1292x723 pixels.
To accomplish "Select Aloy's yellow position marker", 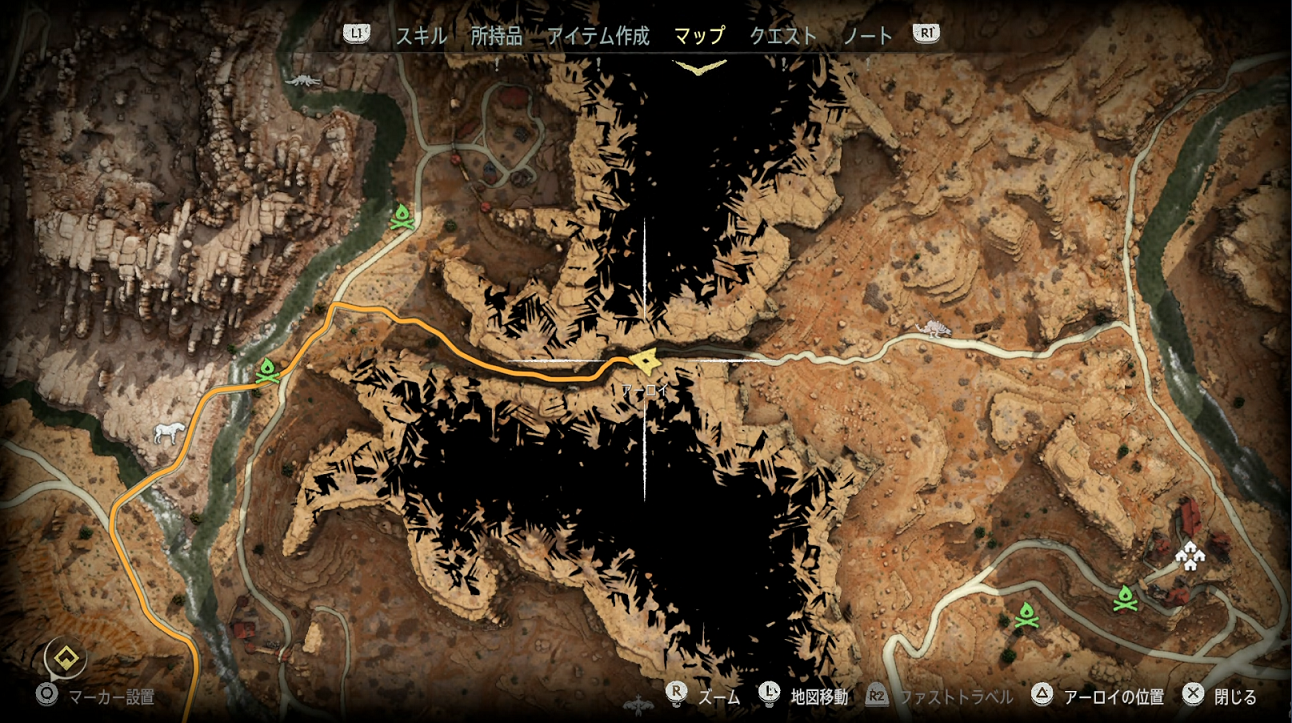I will click(x=645, y=360).
